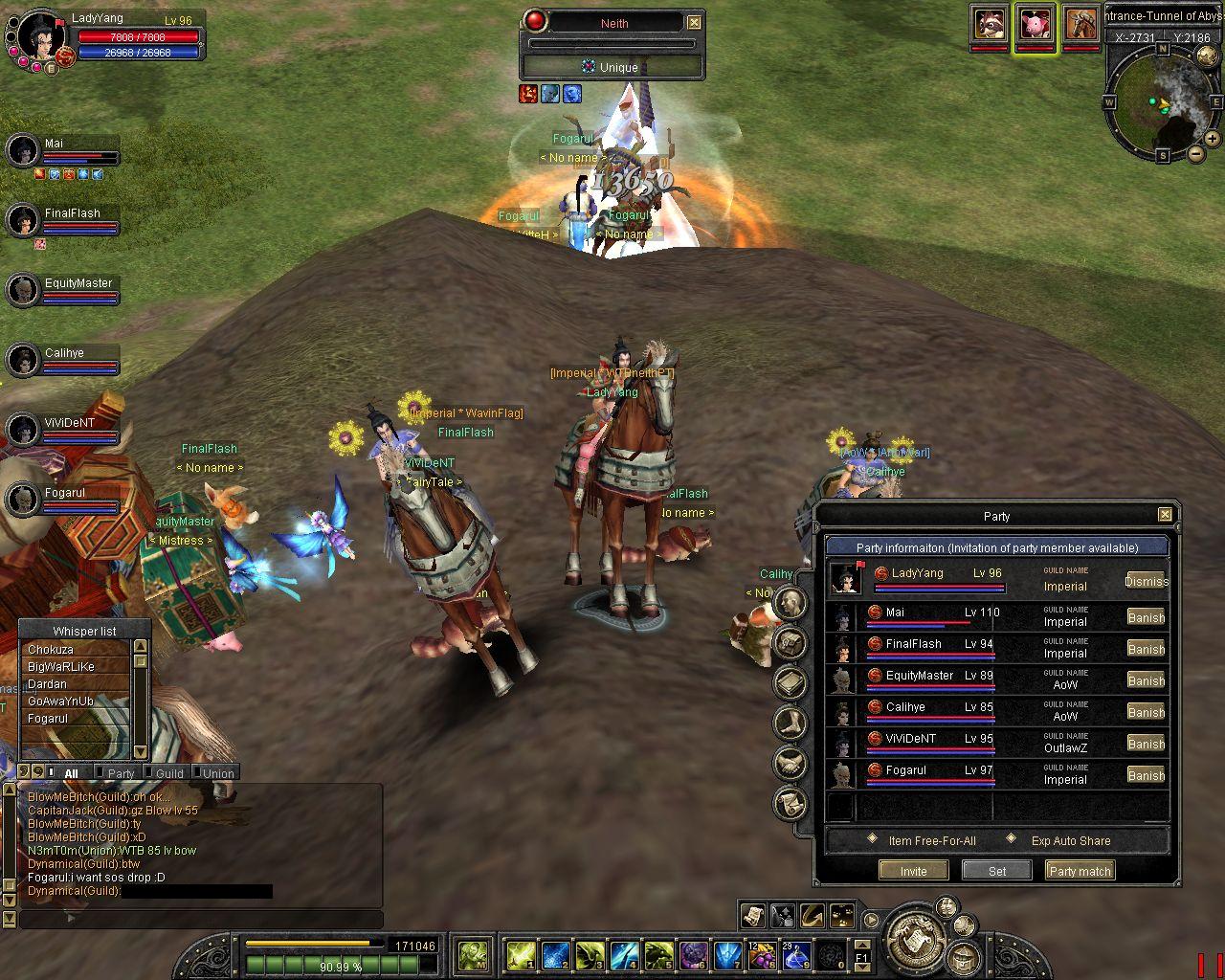Close the Party window
1225x980 pixels.
click(x=1165, y=515)
